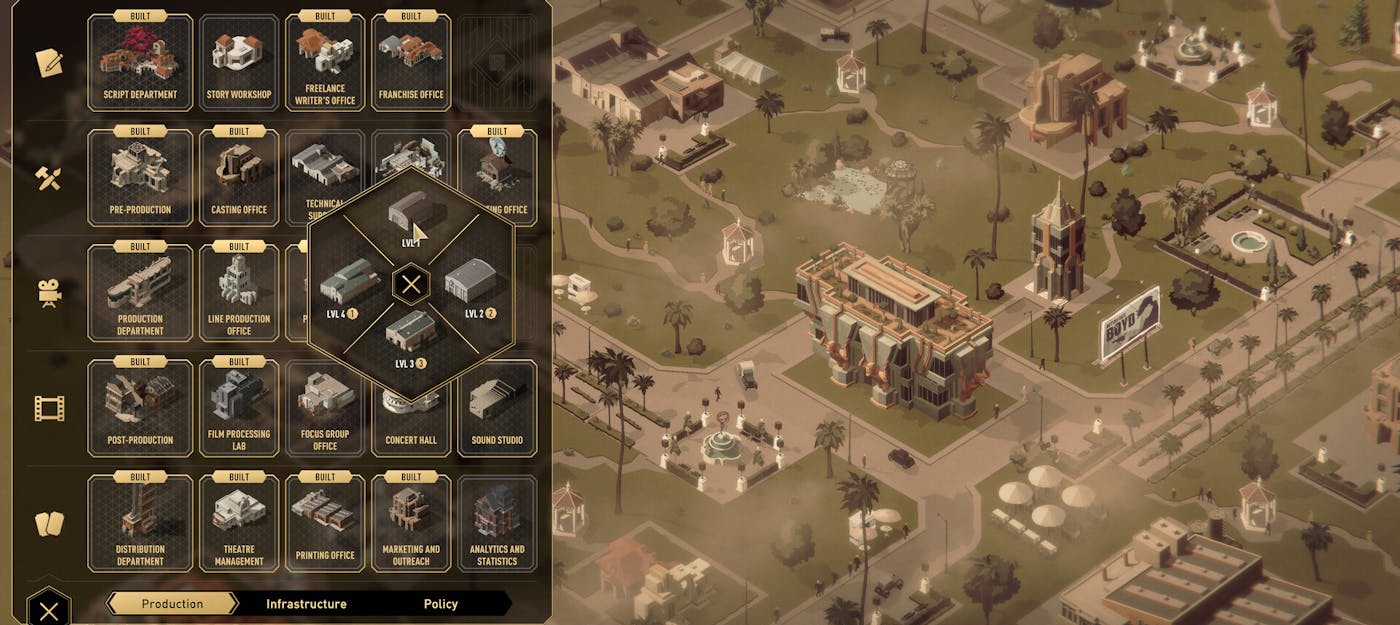Select the Sound Studio tile
Screen dimensions: 1400x625
pyautogui.click(x=497, y=408)
